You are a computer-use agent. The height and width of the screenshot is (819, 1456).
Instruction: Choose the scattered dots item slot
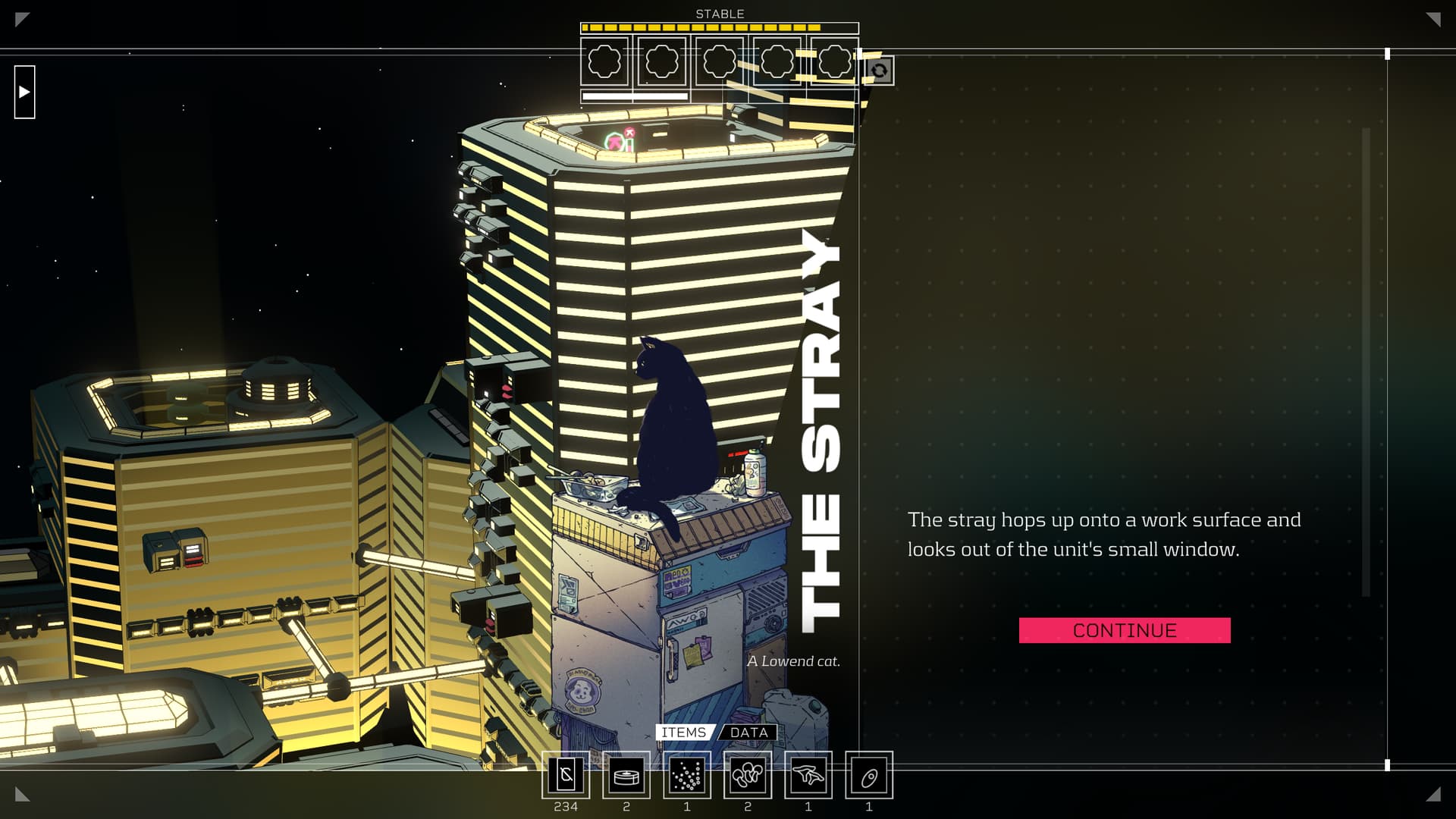point(687,775)
